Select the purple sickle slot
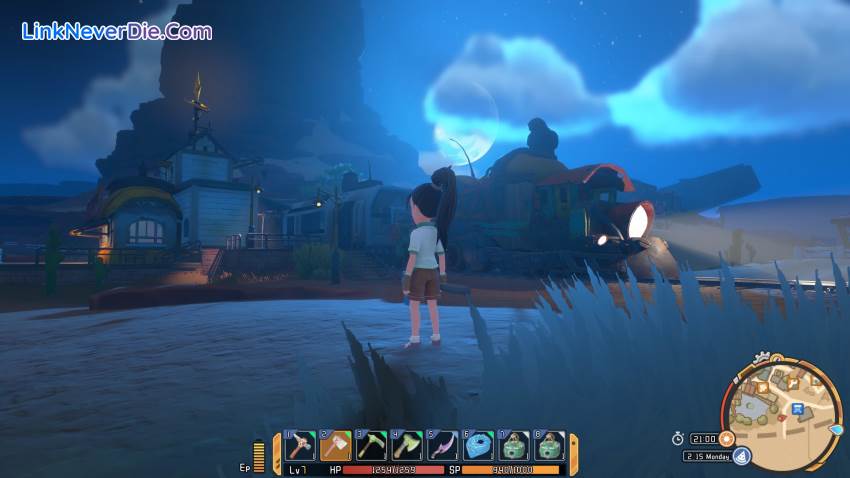 click(442, 445)
